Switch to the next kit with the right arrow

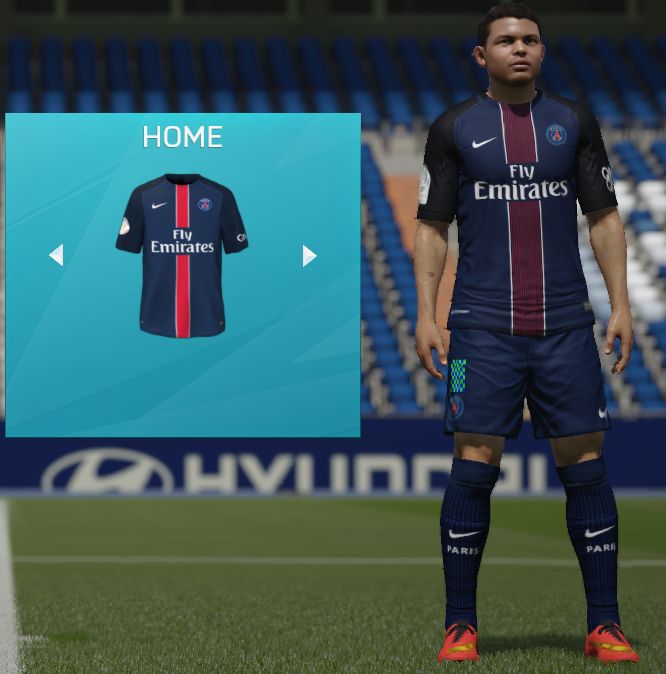pos(309,256)
